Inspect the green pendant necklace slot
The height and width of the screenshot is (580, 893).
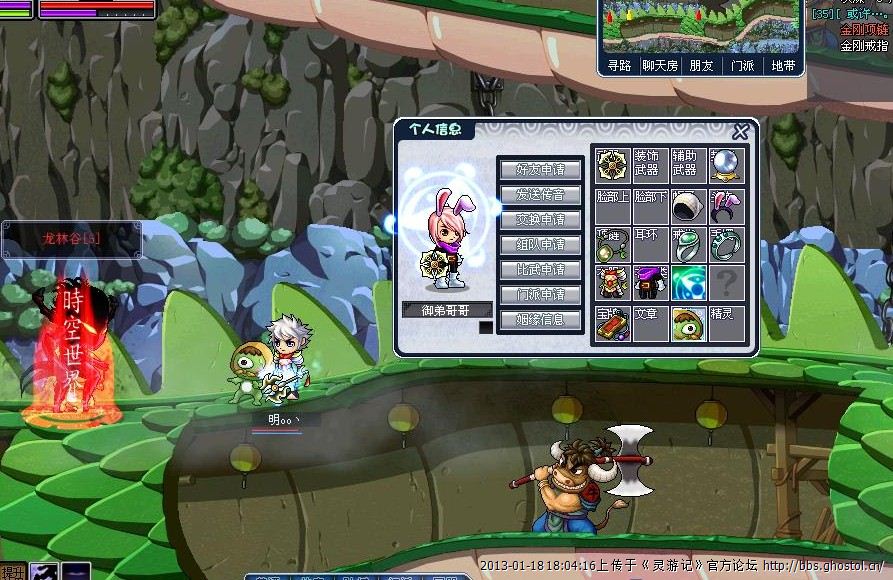point(612,245)
